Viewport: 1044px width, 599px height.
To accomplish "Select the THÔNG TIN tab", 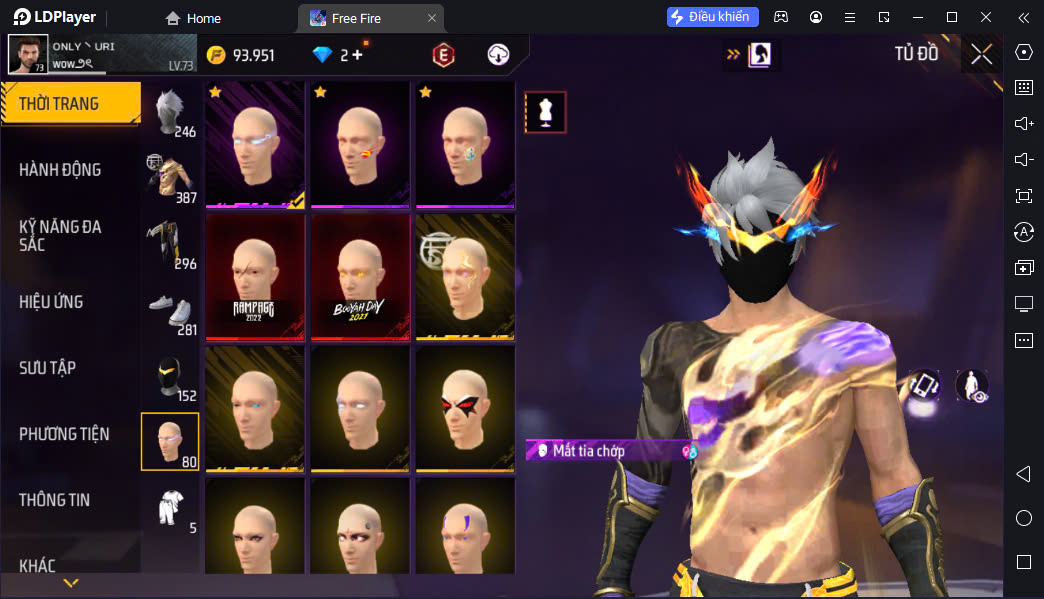I will point(54,500).
